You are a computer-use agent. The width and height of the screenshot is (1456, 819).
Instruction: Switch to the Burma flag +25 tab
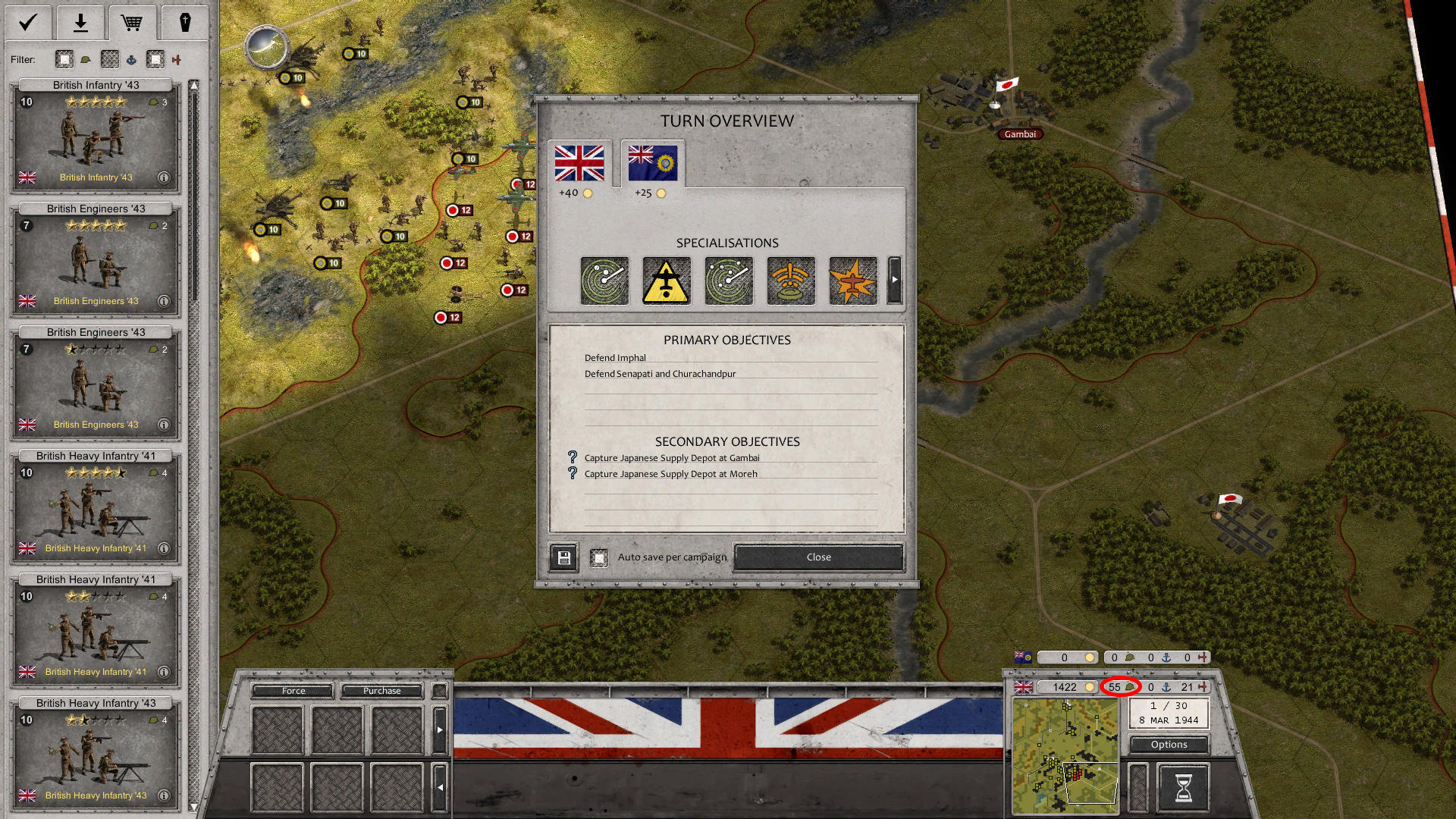pyautogui.click(x=652, y=162)
